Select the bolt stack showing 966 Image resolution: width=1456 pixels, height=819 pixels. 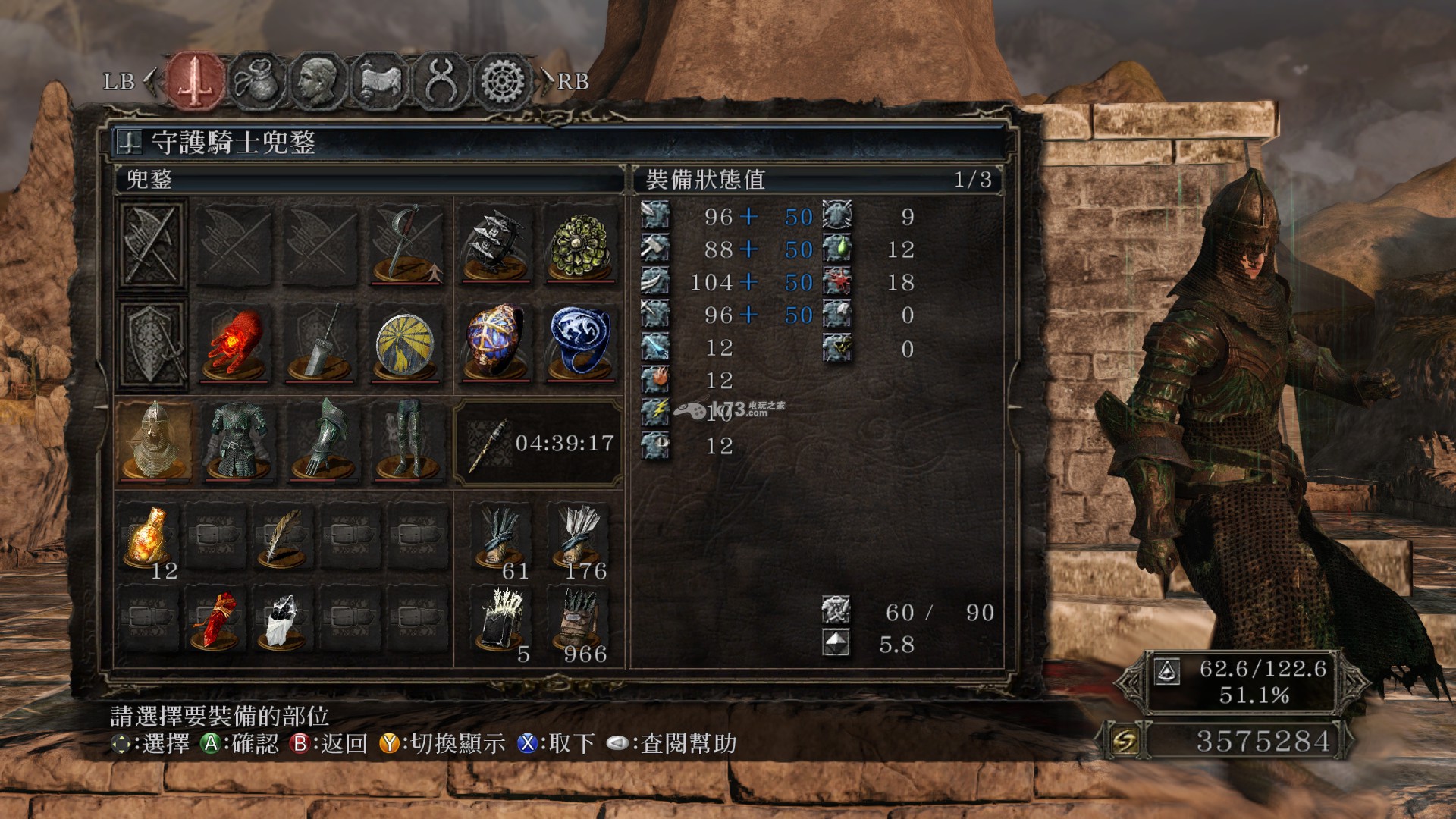[581, 622]
